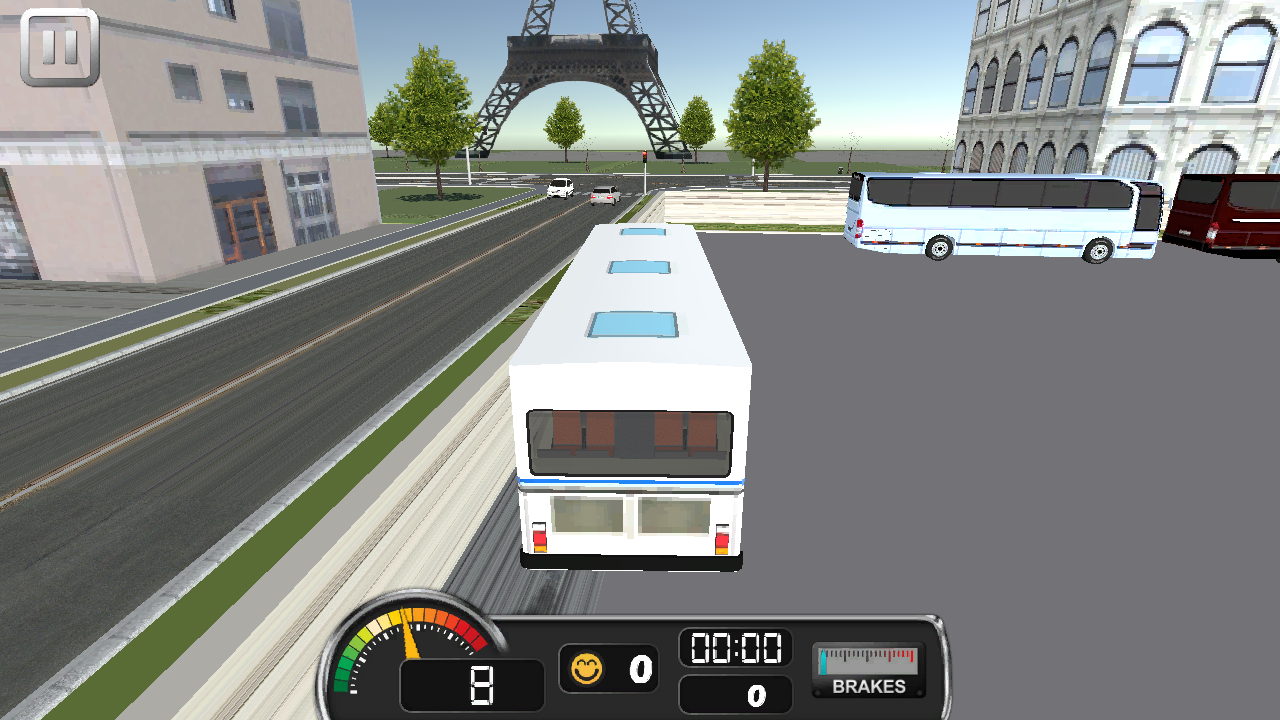Click the 00:00 timer display
The width and height of the screenshot is (1280, 720).
point(737,649)
